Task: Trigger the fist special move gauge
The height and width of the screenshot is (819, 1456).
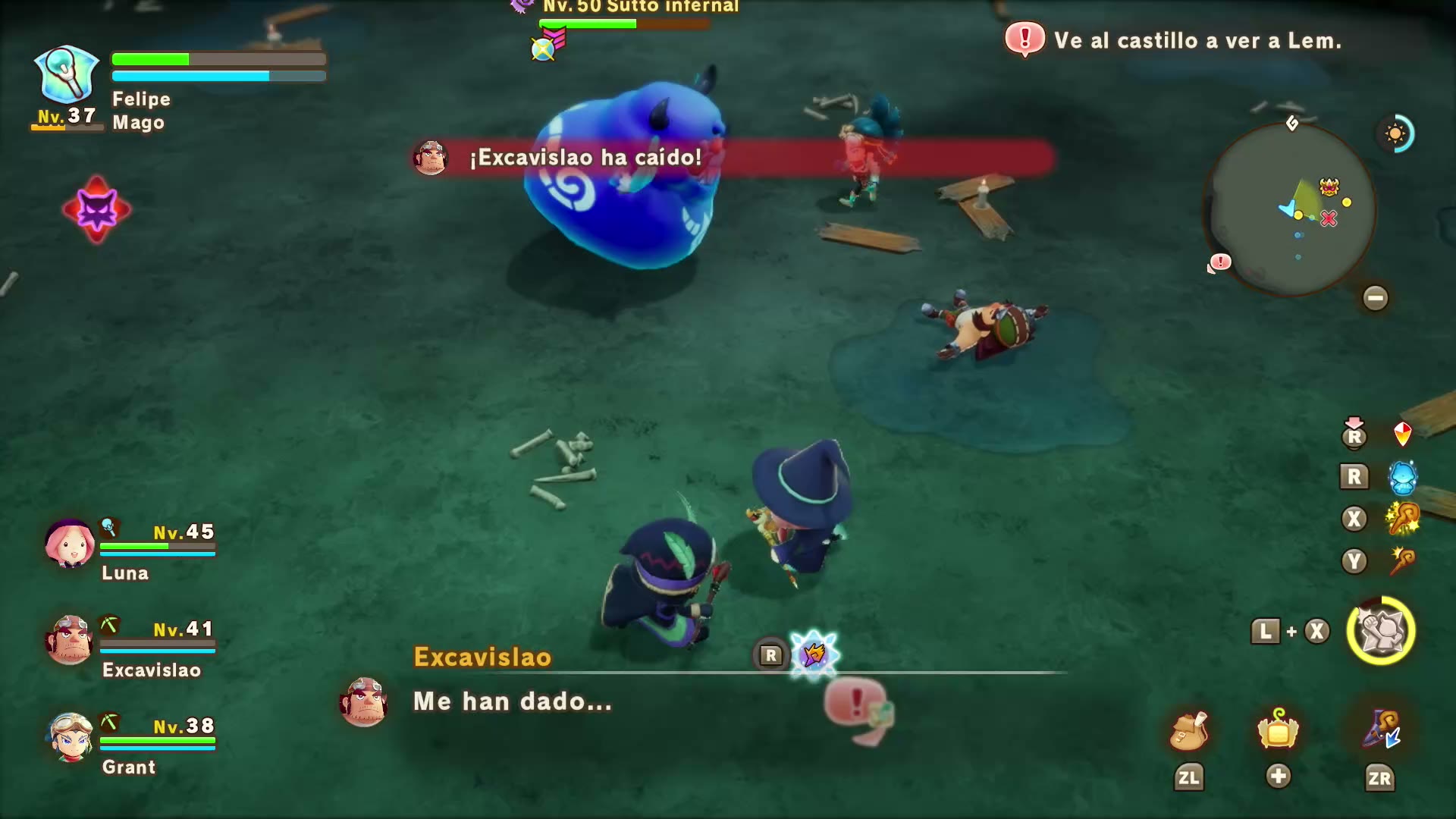Action: point(1380,631)
